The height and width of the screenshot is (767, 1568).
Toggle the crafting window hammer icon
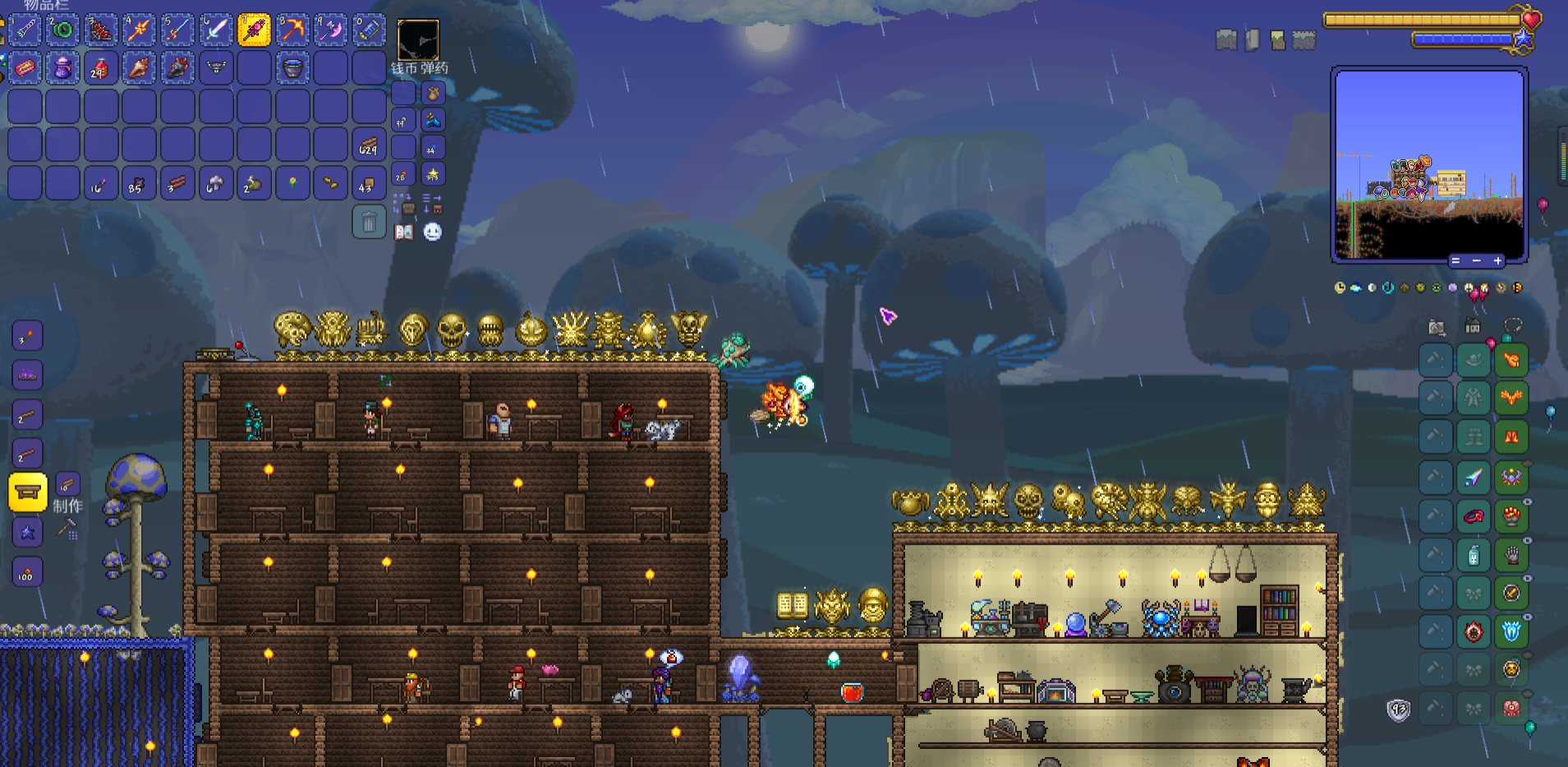click(67, 530)
